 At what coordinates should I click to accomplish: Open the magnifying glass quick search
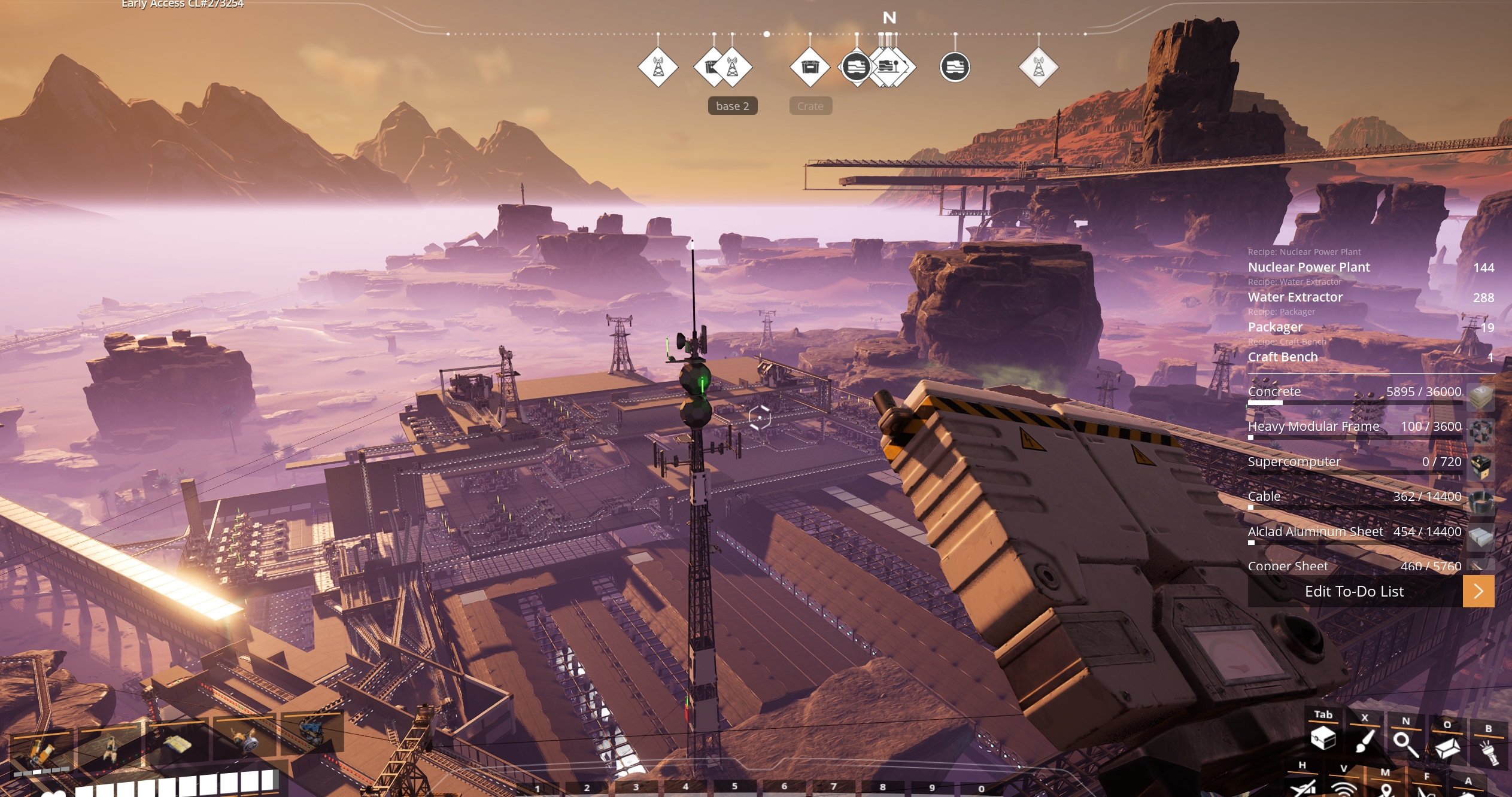coord(1405,744)
